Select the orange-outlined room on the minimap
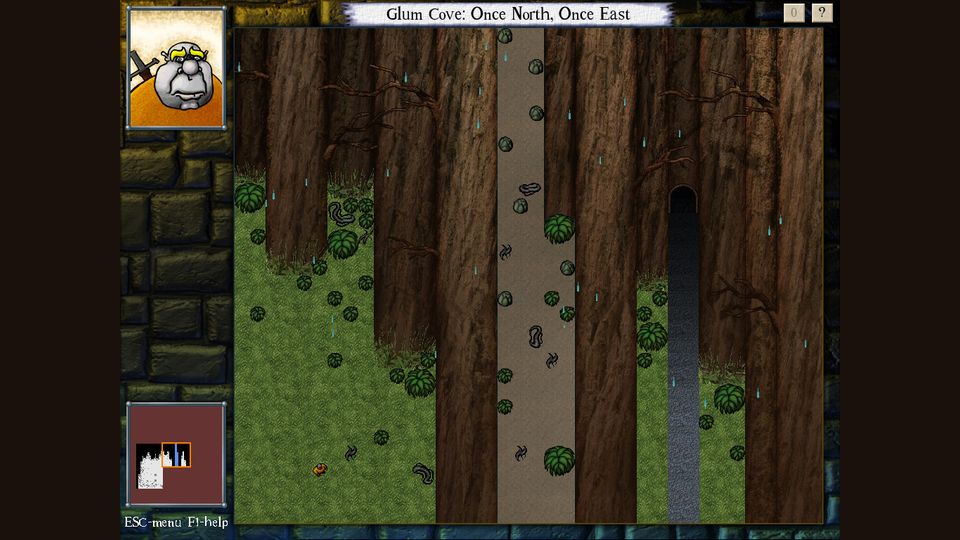The width and height of the screenshot is (960, 540). pos(176,455)
